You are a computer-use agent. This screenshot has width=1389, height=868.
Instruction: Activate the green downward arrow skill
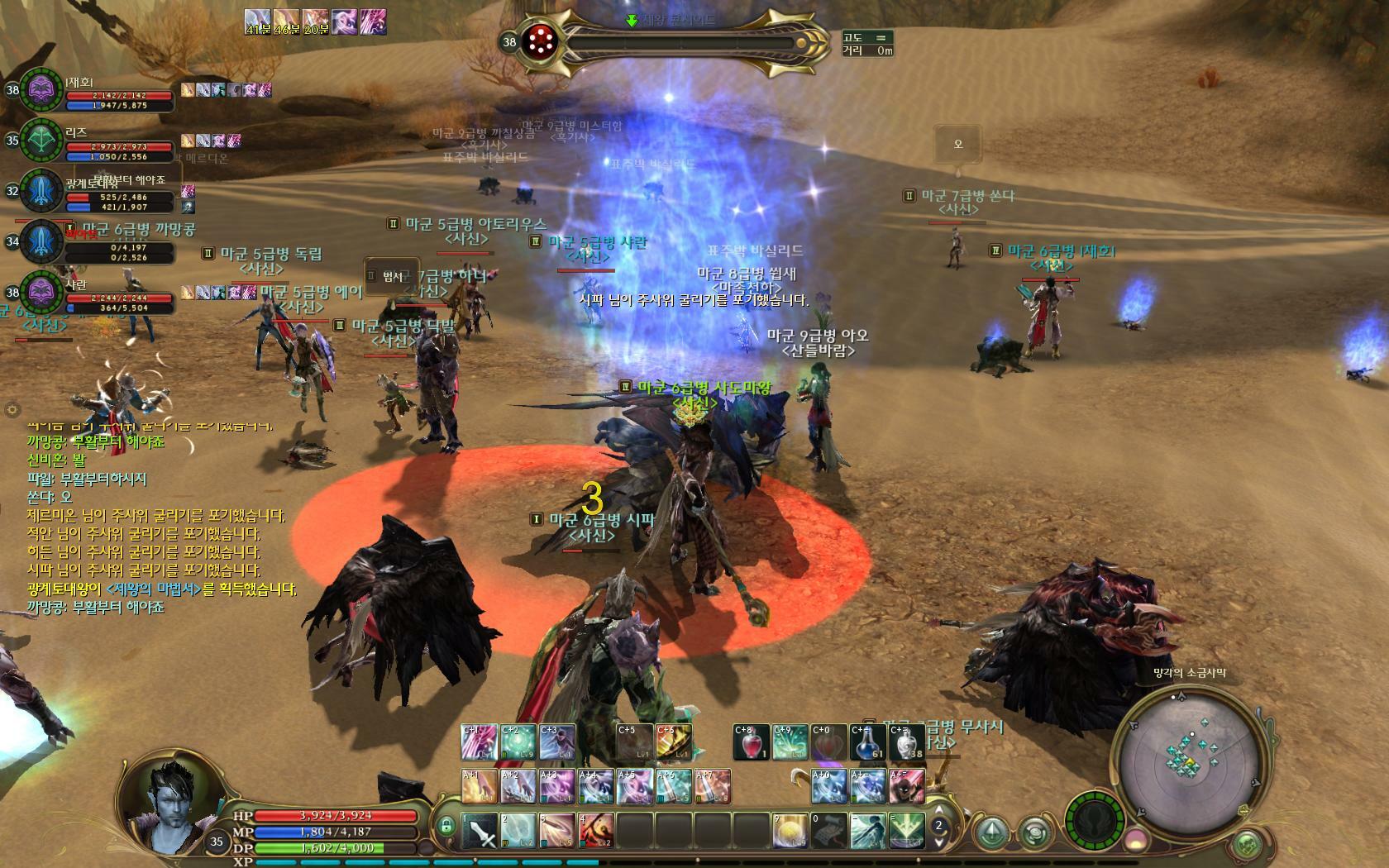907,831
